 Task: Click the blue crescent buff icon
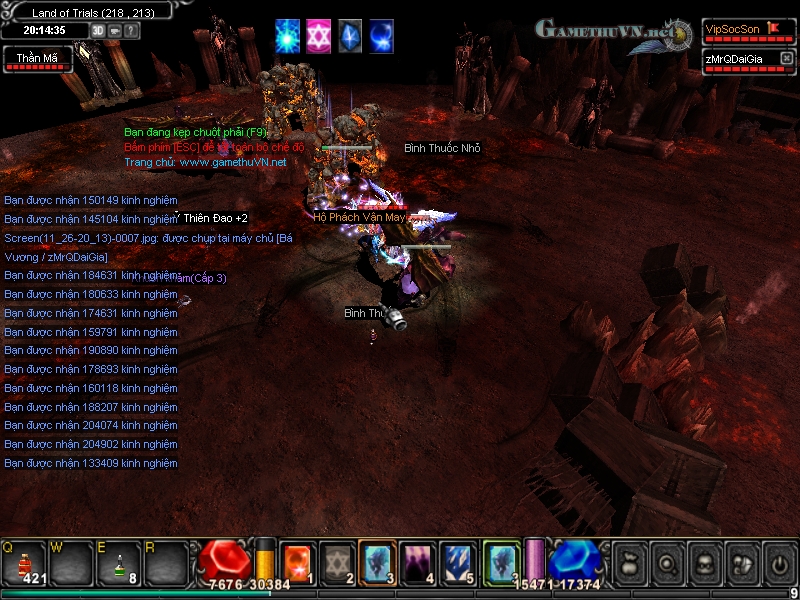(x=381, y=36)
